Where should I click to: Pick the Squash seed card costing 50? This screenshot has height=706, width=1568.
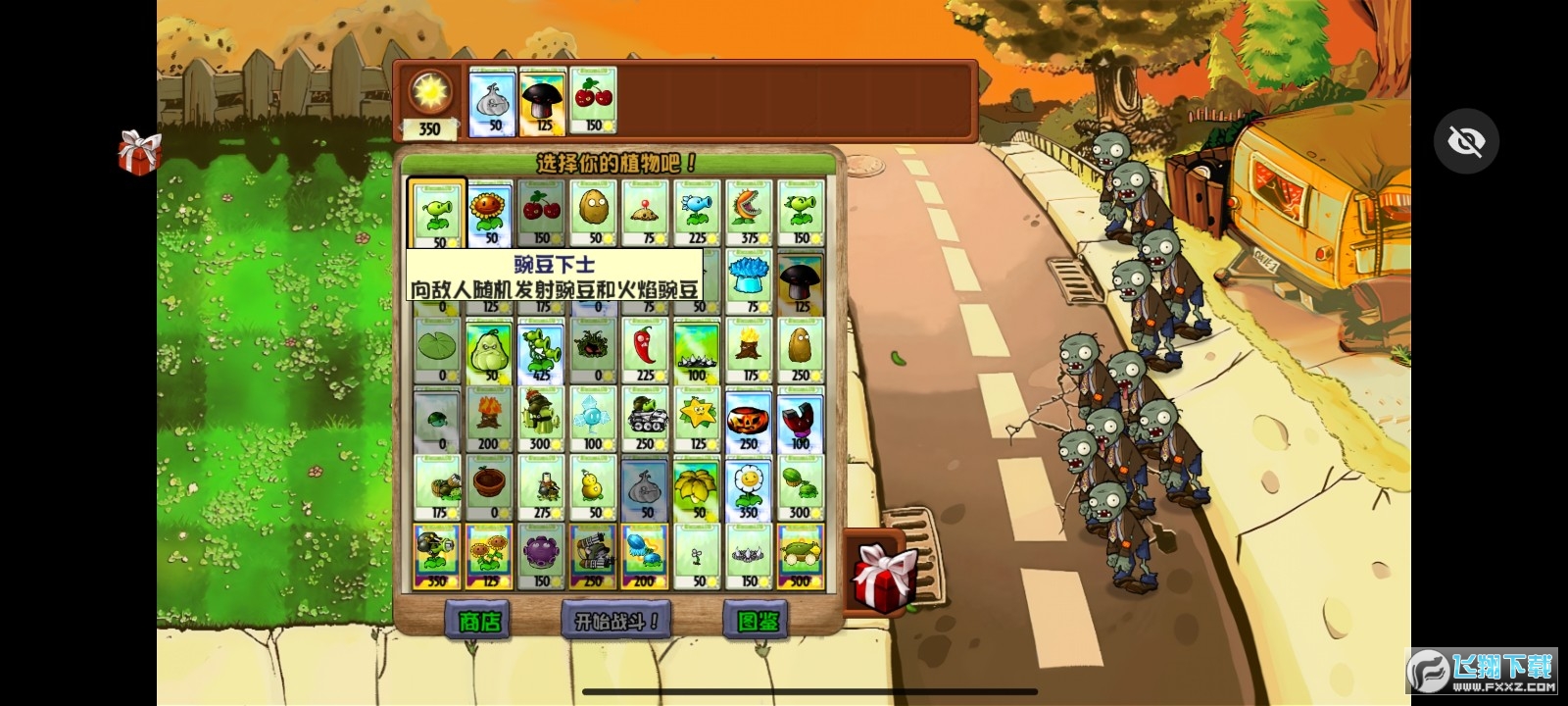pyautogui.click(x=488, y=348)
